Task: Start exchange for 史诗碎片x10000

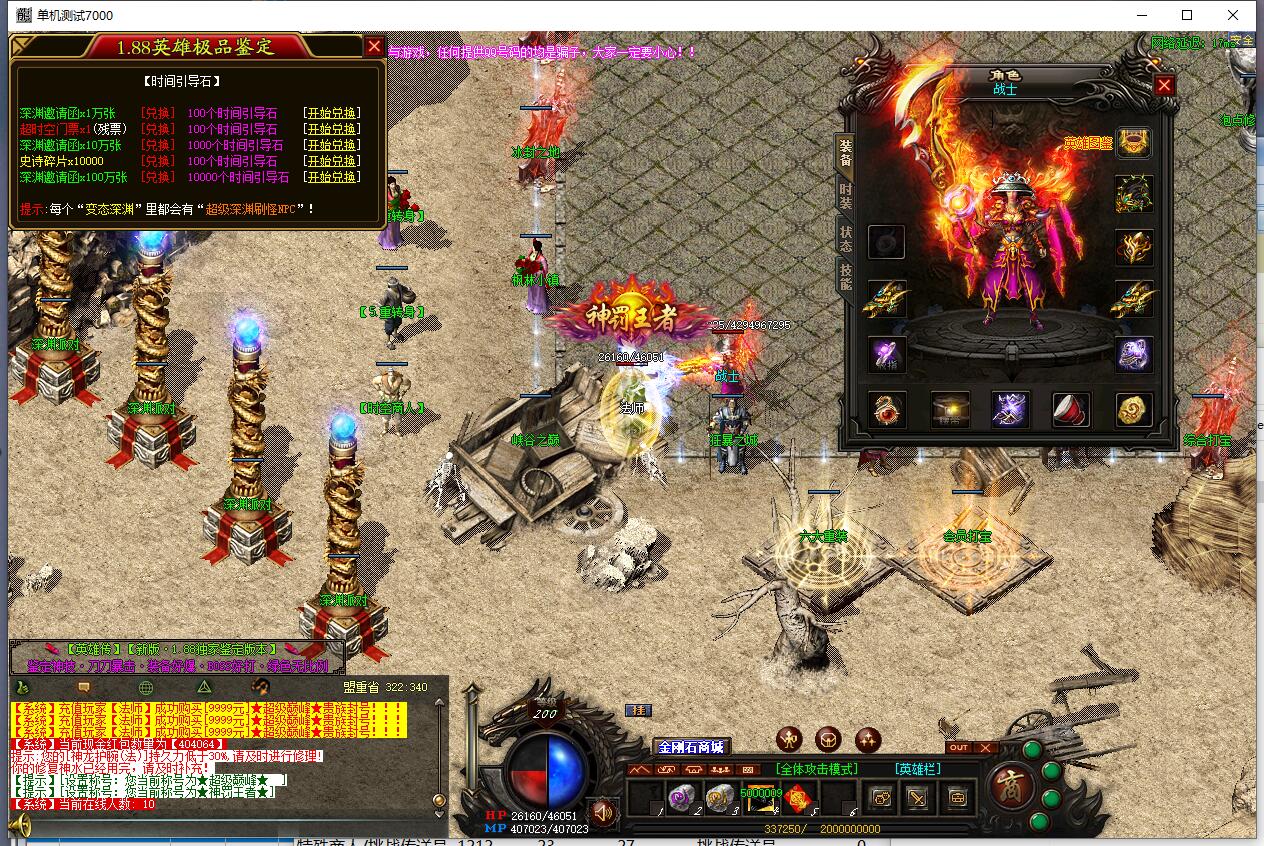Action: tap(331, 161)
